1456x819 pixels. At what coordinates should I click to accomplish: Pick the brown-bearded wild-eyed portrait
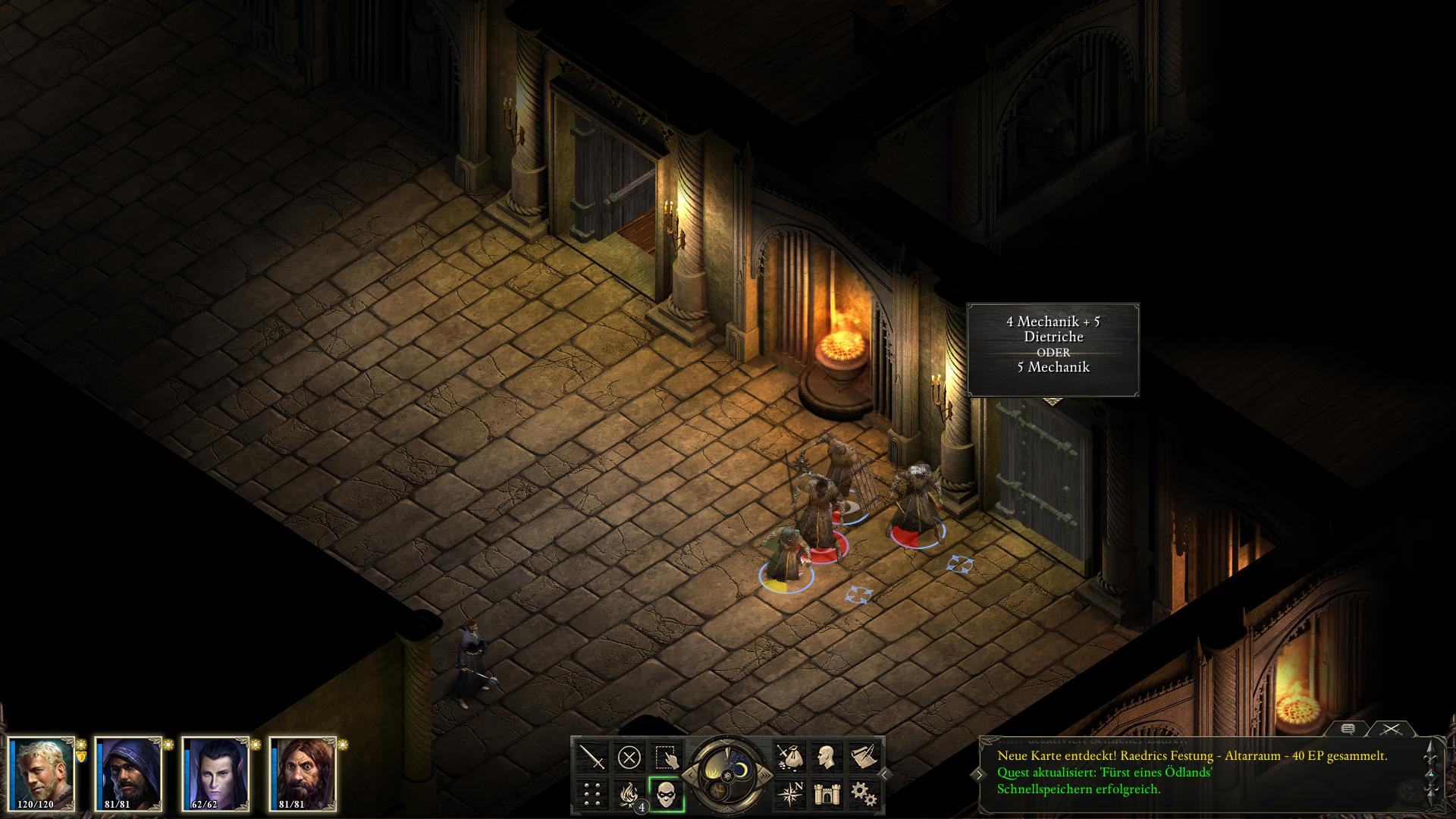coord(303,773)
